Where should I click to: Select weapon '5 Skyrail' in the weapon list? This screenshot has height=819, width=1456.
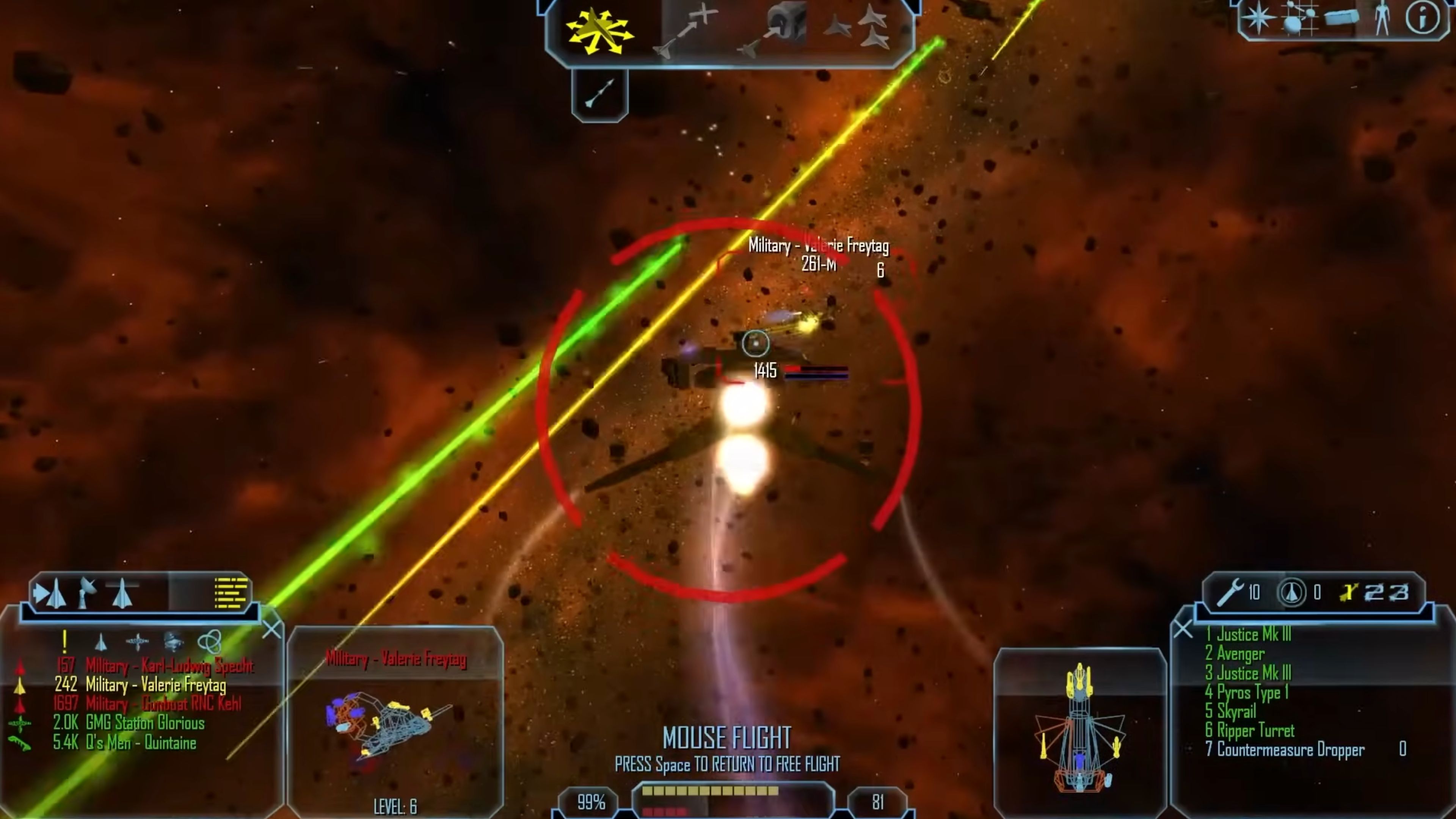[1230, 712]
